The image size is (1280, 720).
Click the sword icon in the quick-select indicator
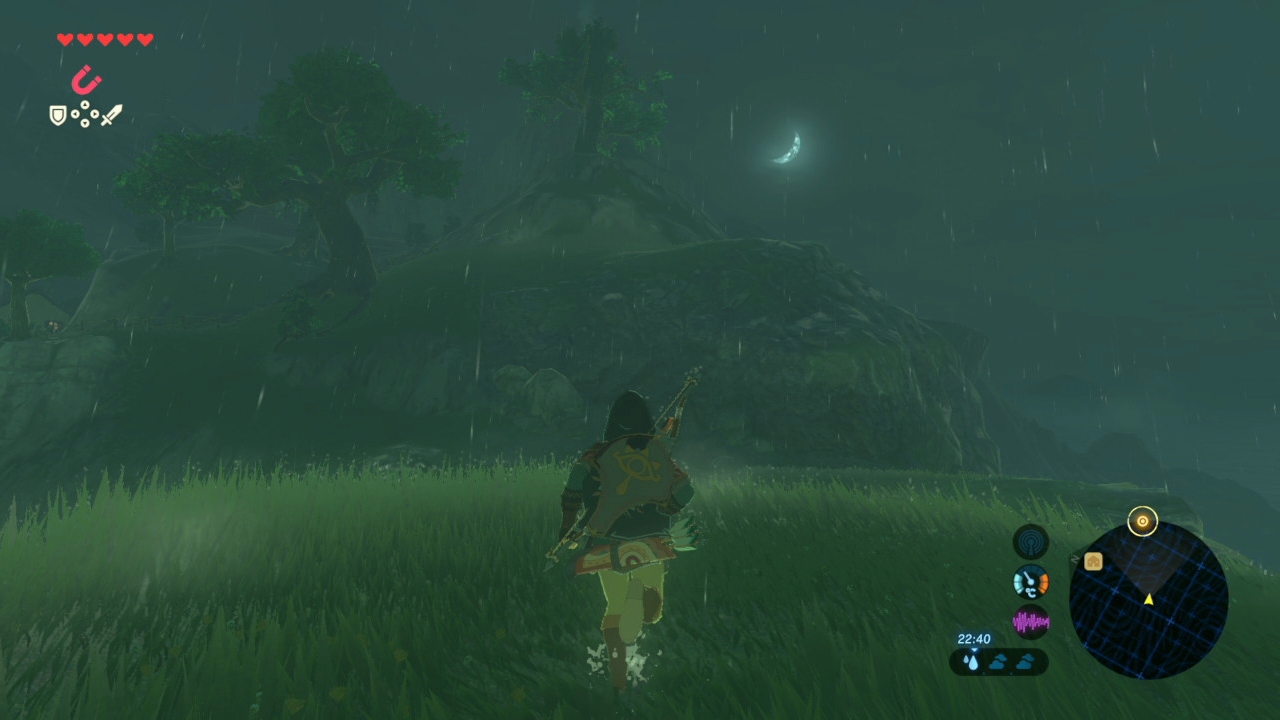coord(112,115)
